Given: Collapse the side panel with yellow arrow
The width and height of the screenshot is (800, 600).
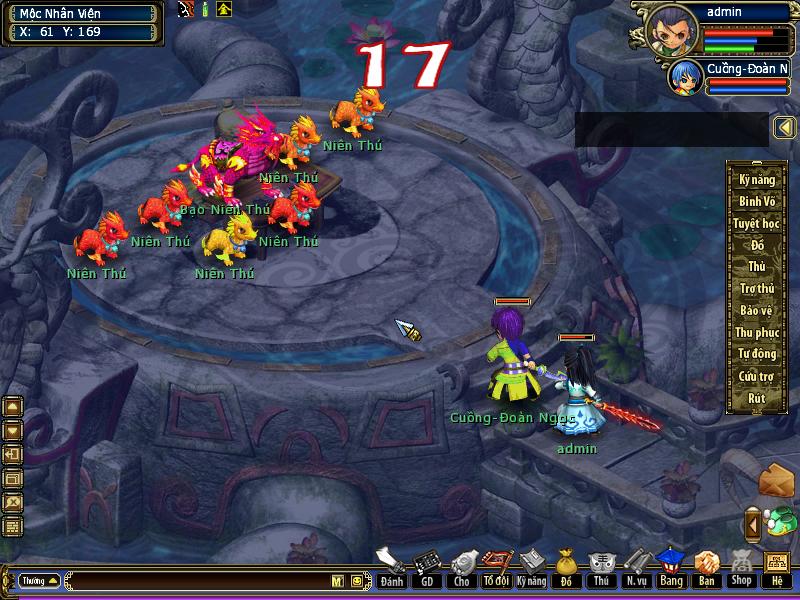Looking at the screenshot, I should click(784, 128).
